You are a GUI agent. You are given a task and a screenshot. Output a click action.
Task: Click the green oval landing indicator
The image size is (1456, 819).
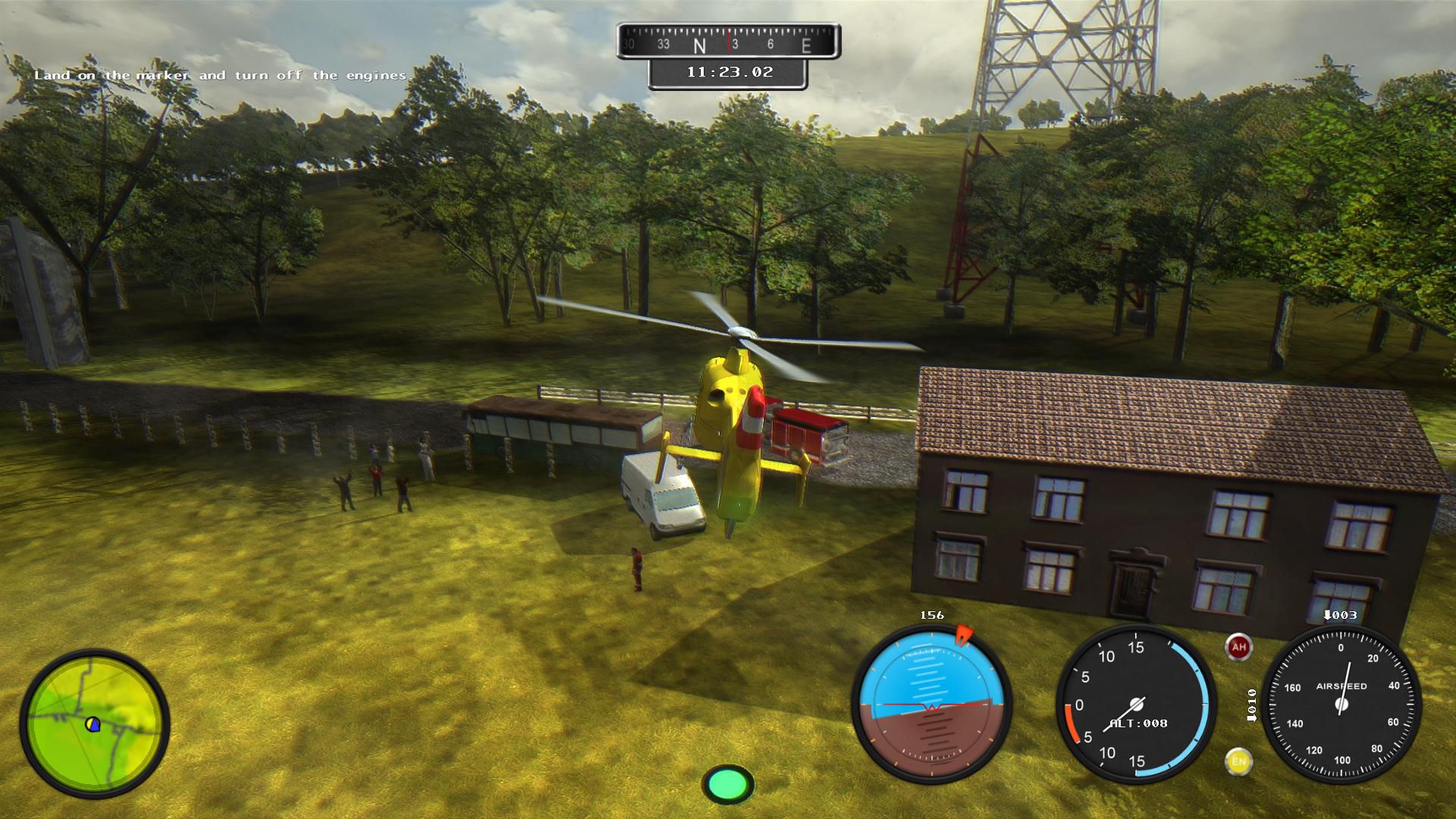point(728,783)
